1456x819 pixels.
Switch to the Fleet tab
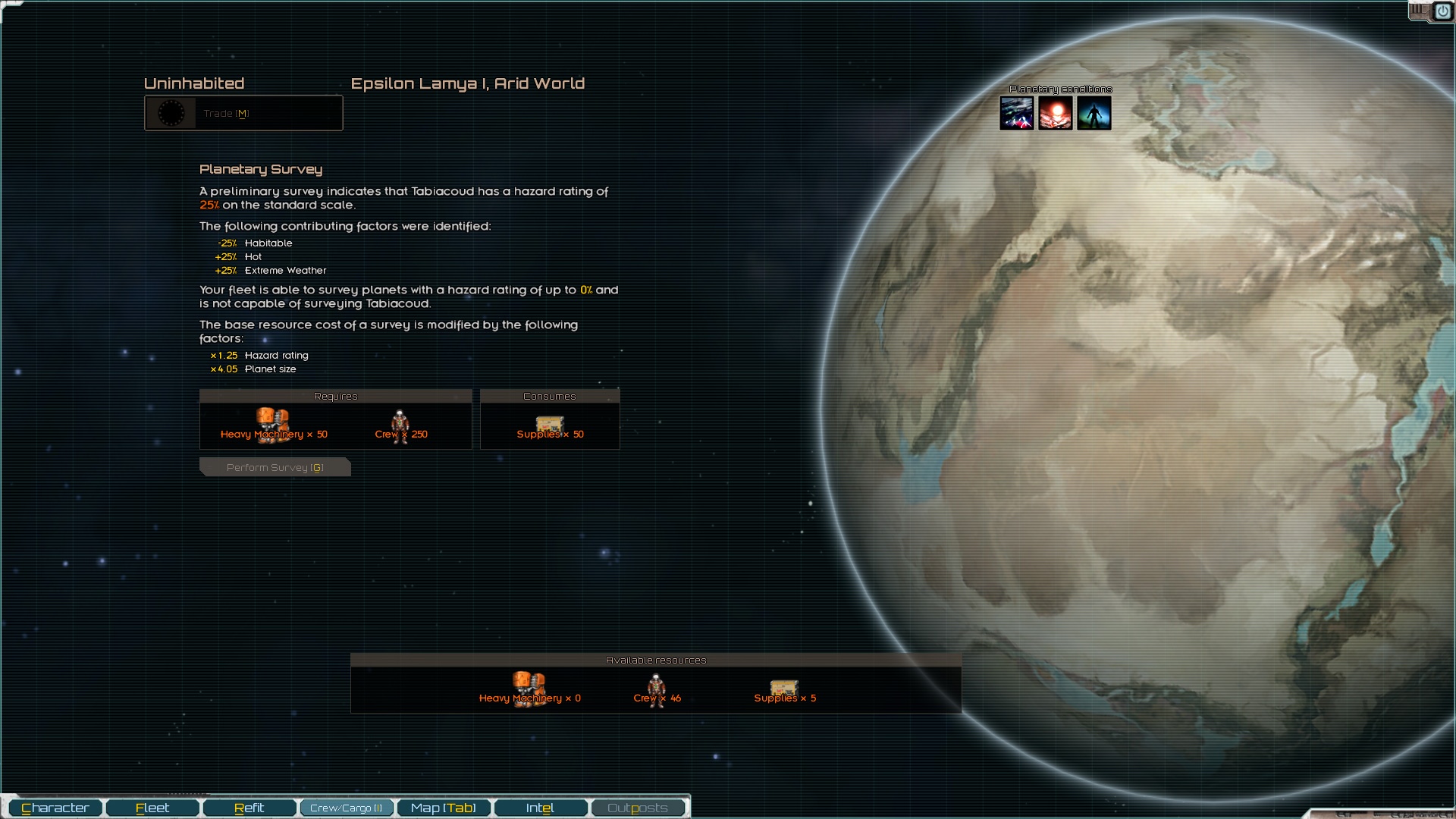point(152,808)
